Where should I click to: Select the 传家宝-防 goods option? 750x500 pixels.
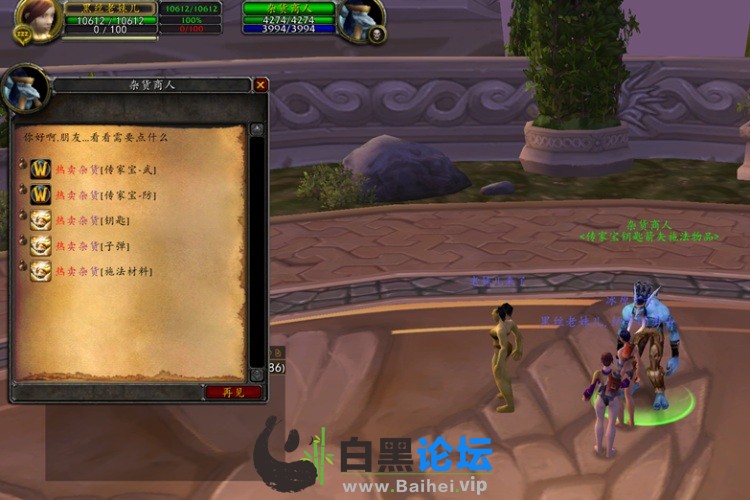click(x=105, y=195)
